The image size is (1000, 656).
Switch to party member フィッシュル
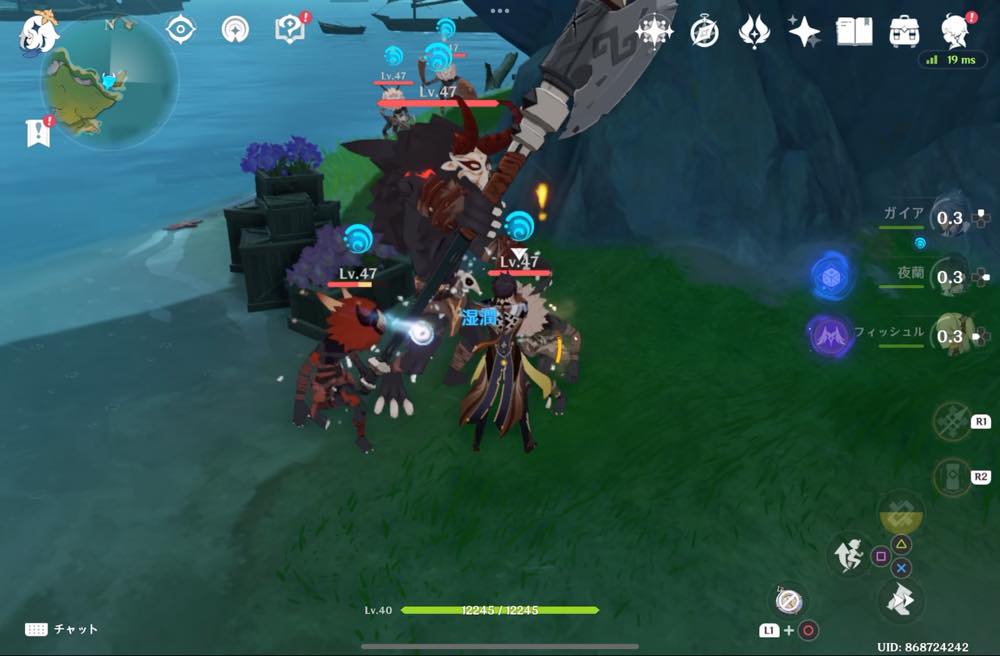click(x=949, y=335)
